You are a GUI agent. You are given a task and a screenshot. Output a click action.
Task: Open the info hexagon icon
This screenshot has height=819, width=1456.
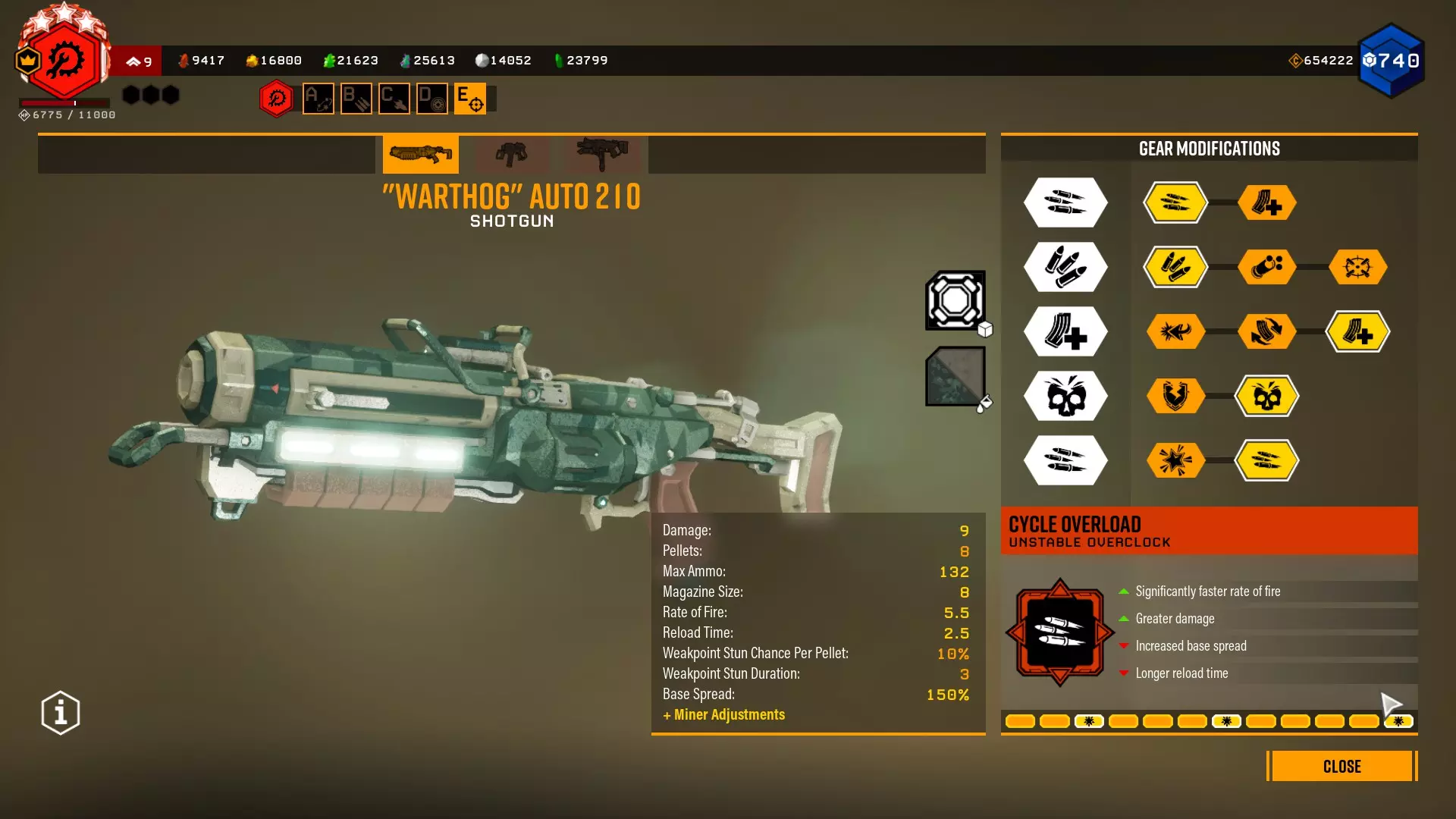point(61,713)
